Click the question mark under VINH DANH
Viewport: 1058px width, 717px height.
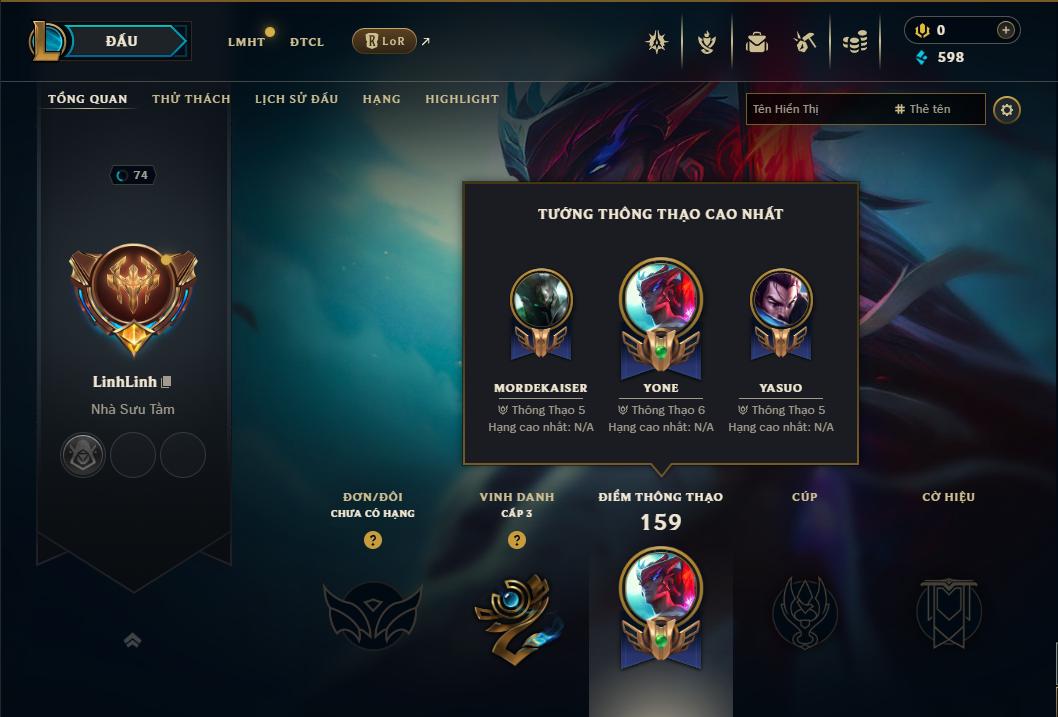pos(516,540)
